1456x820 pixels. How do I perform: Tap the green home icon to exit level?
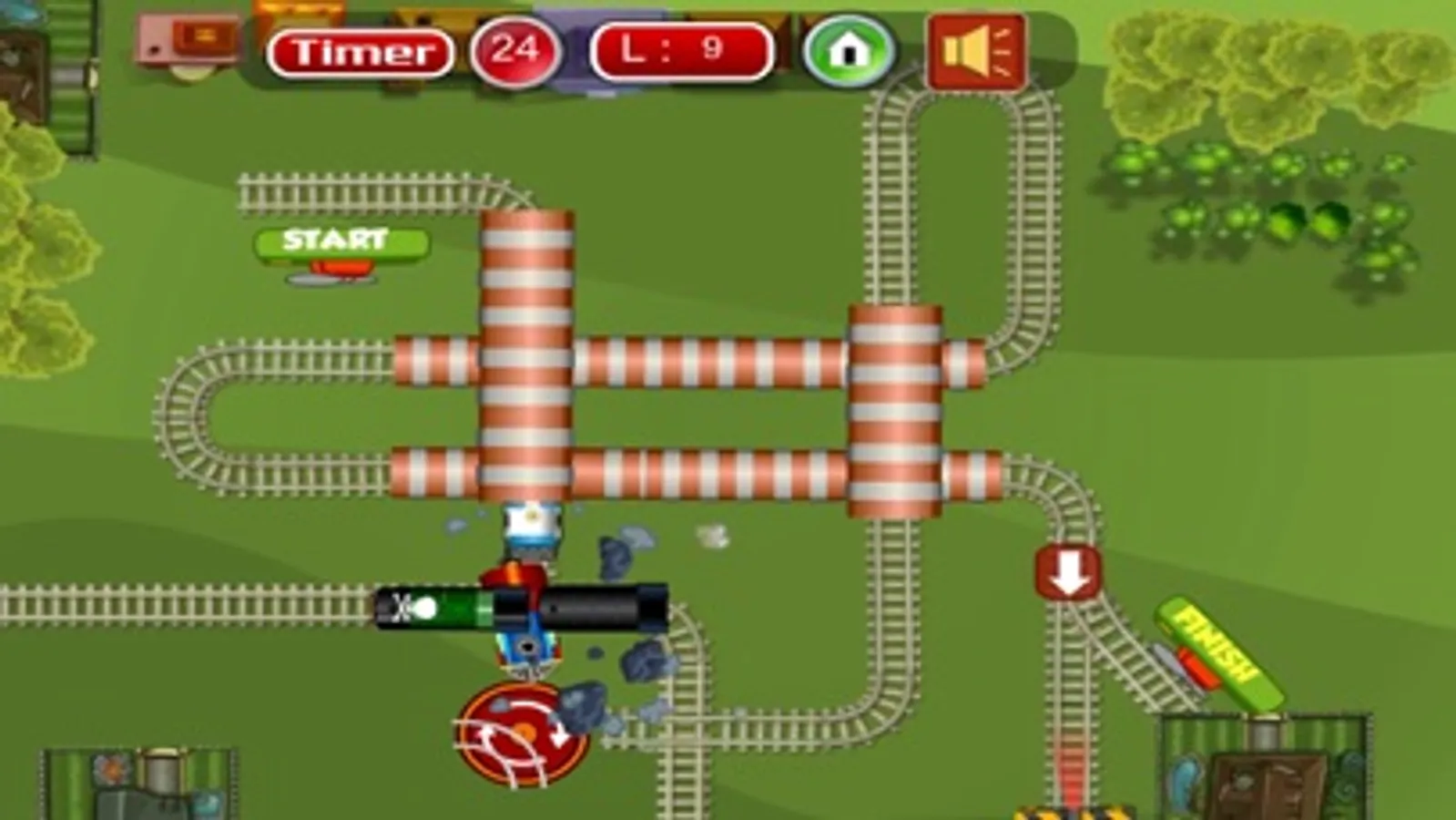850,53
